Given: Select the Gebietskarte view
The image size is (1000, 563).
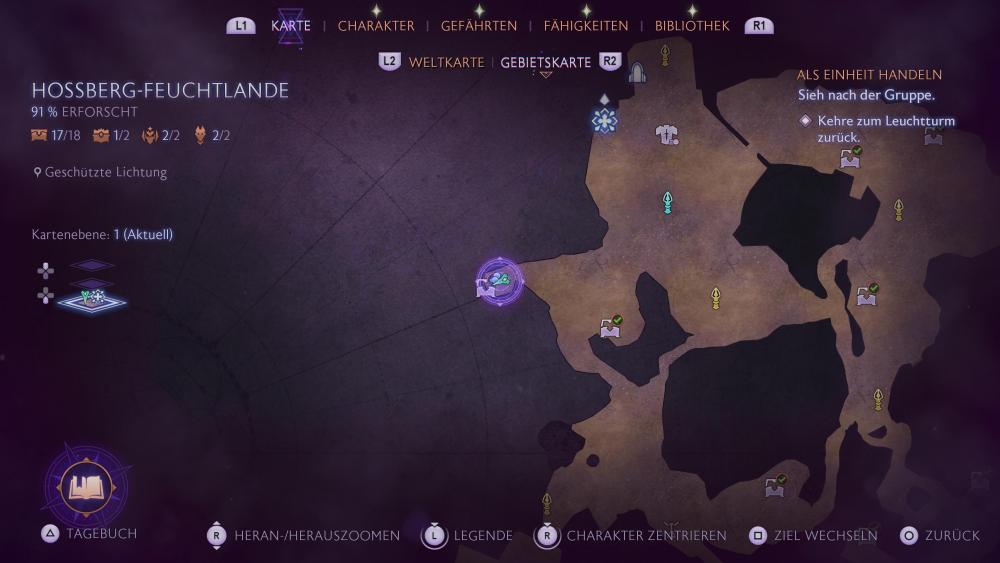Looking at the screenshot, I should click(545, 62).
